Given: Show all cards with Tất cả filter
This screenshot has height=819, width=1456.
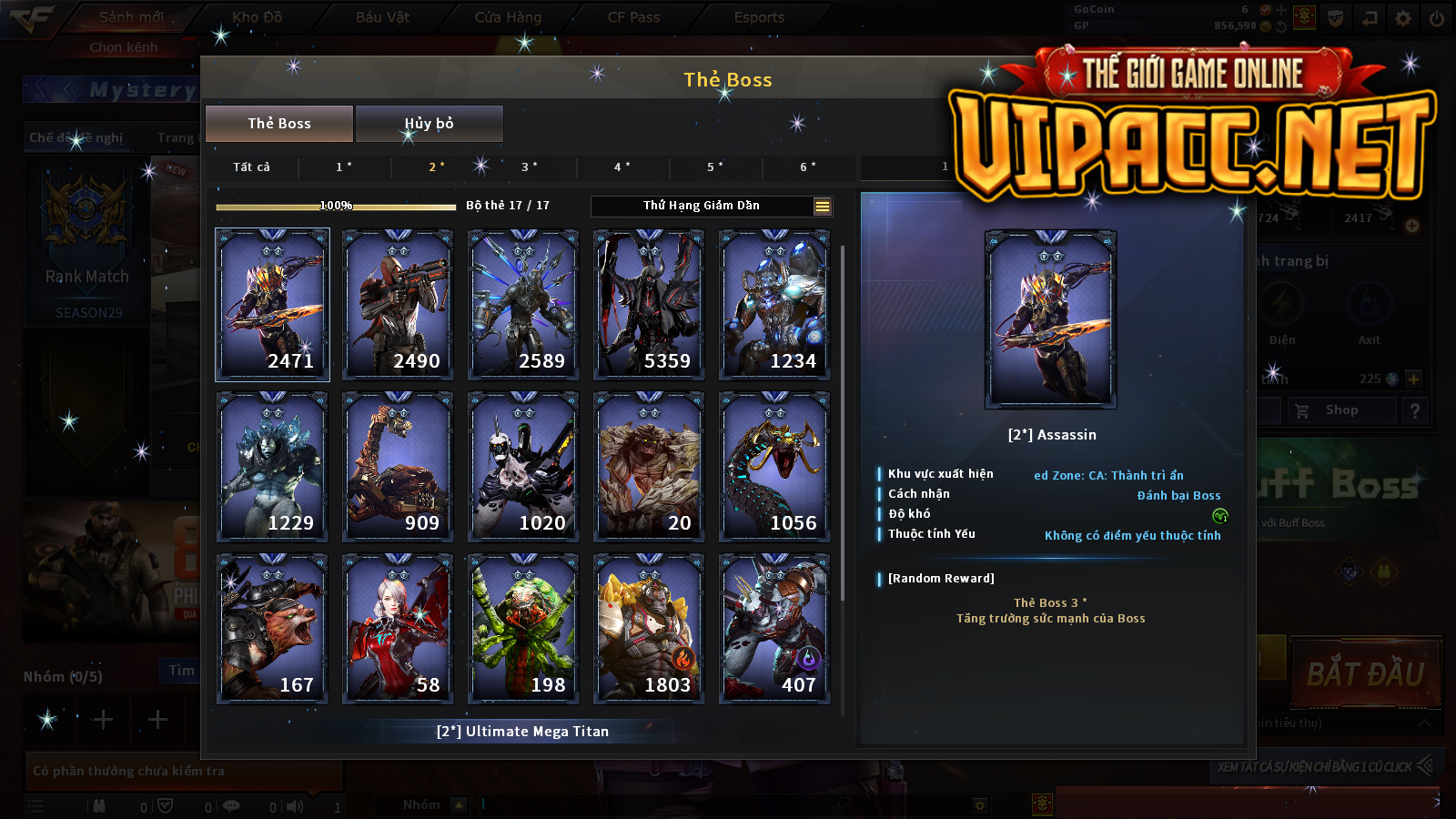Looking at the screenshot, I should (251, 167).
